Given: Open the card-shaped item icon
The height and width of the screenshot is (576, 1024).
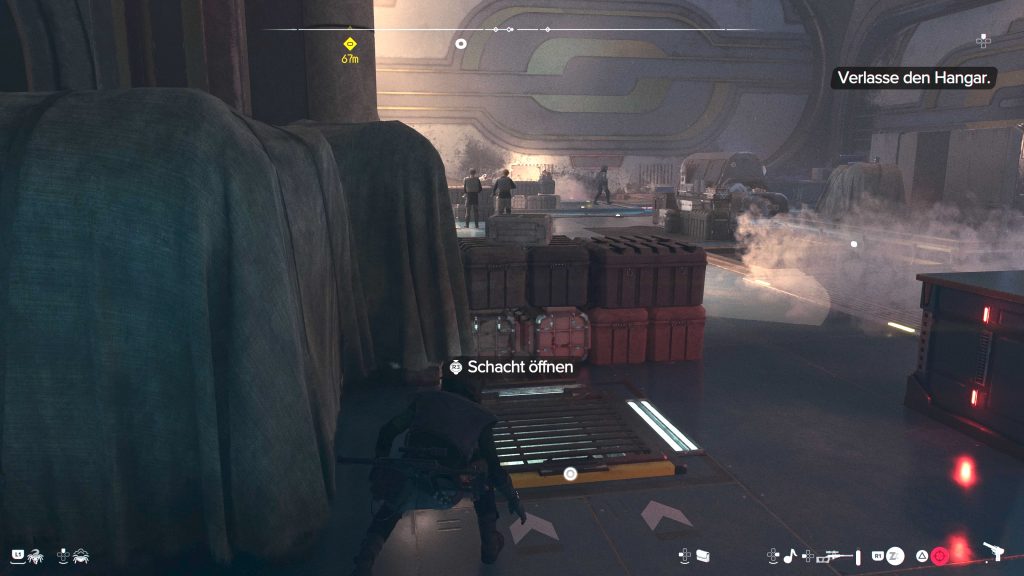Looking at the screenshot, I should coord(703,554).
